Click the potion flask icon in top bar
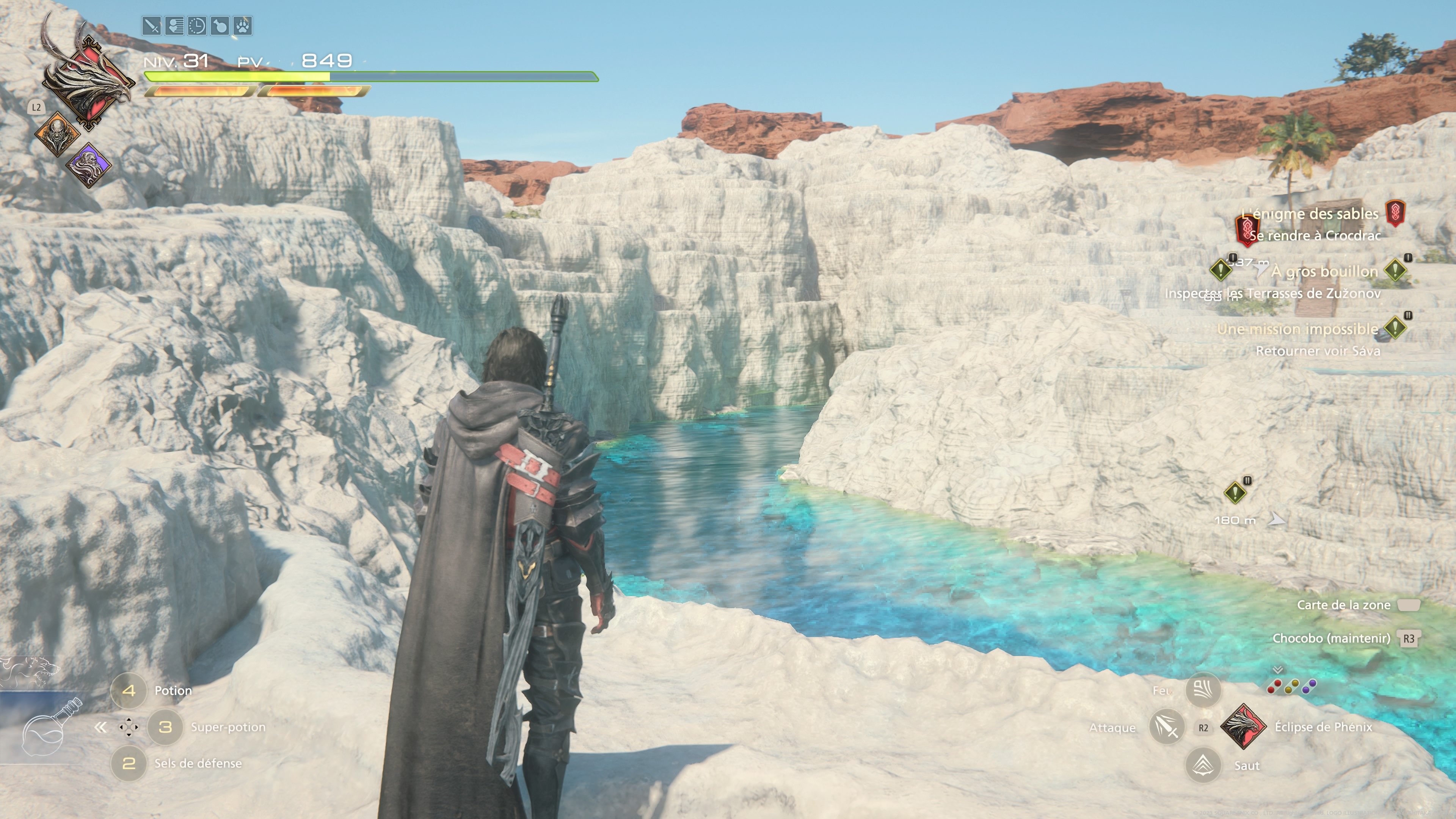 pos(220,27)
